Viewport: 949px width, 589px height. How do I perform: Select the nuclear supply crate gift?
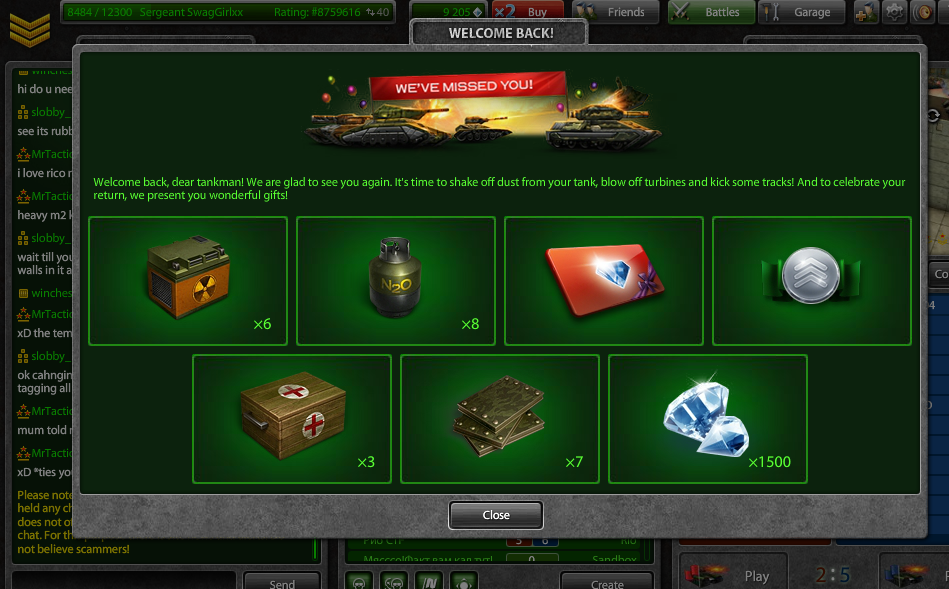click(x=188, y=281)
